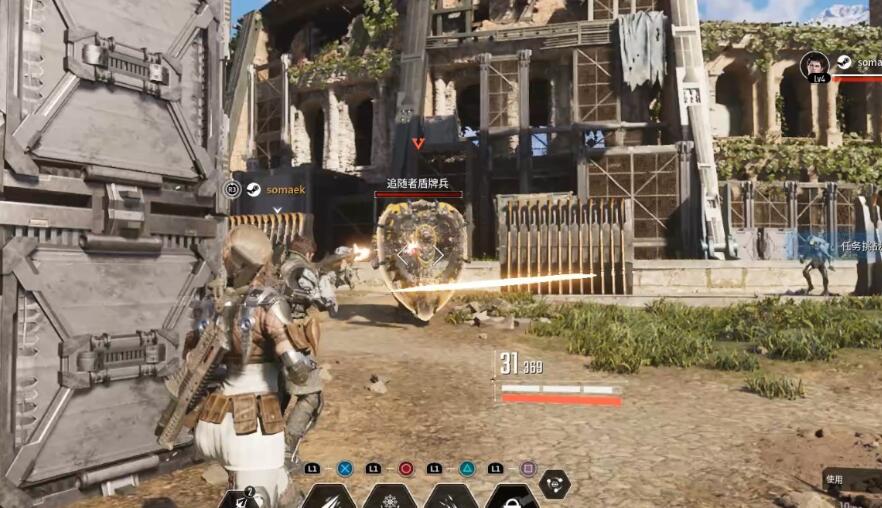Activate the claw slash ability icon
882x508 pixels.
(329, 497)
